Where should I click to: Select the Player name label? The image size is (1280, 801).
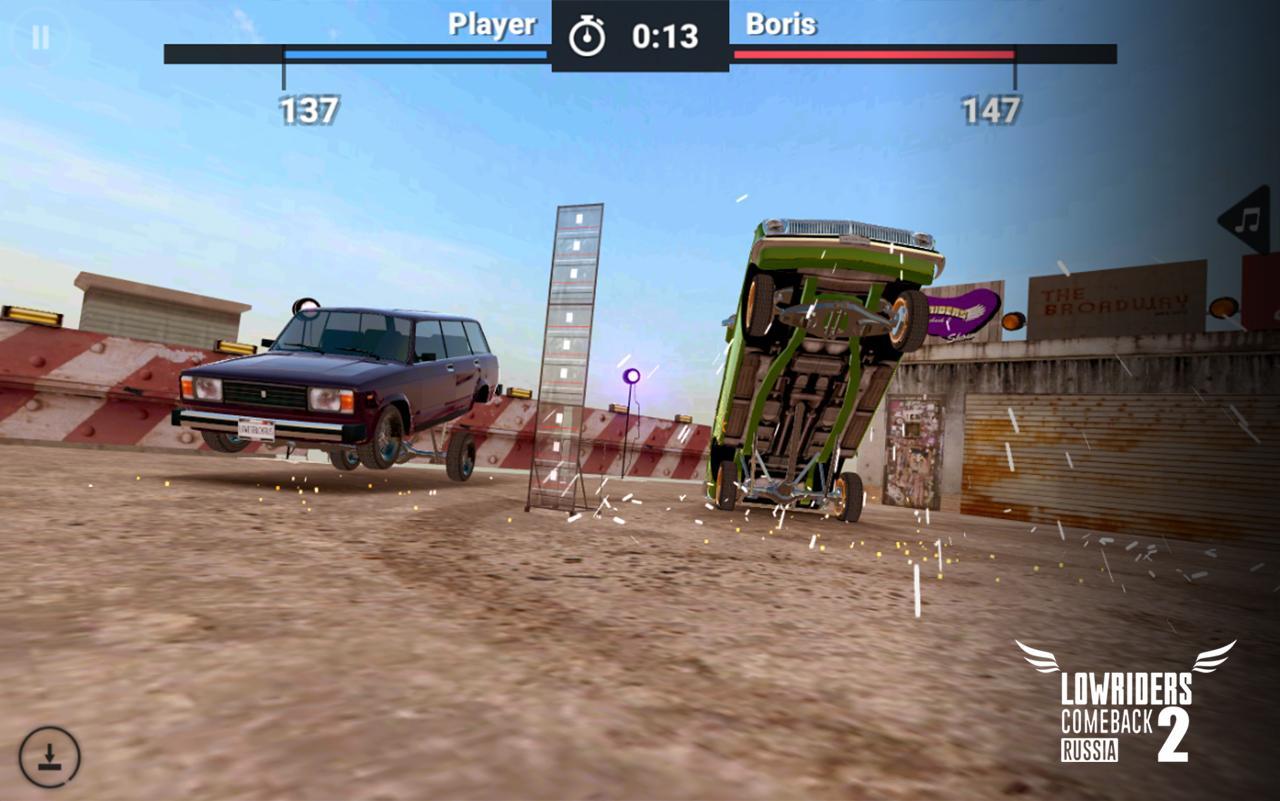coord(490,24)
